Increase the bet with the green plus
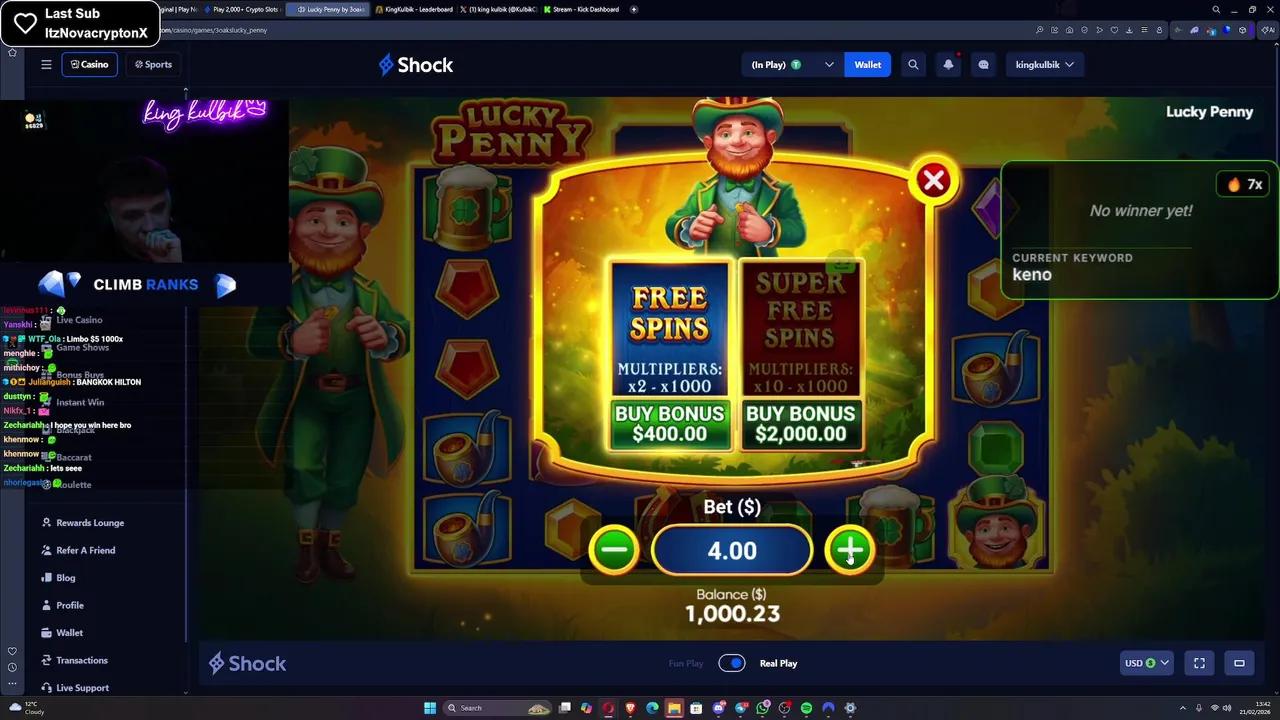The height and width of the screenshot is (720, 1280). [849, 550]
